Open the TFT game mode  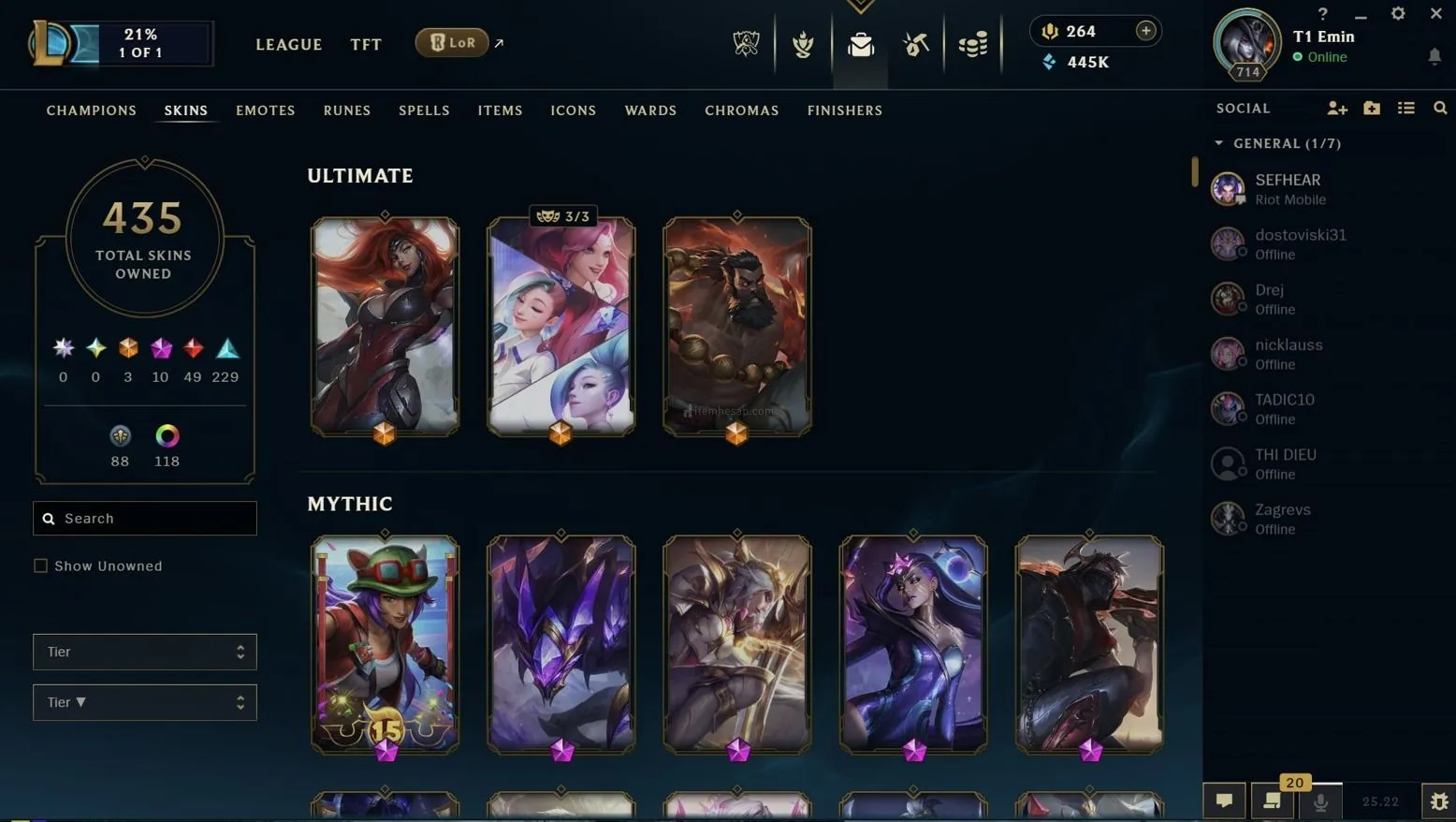coord(366,44)
